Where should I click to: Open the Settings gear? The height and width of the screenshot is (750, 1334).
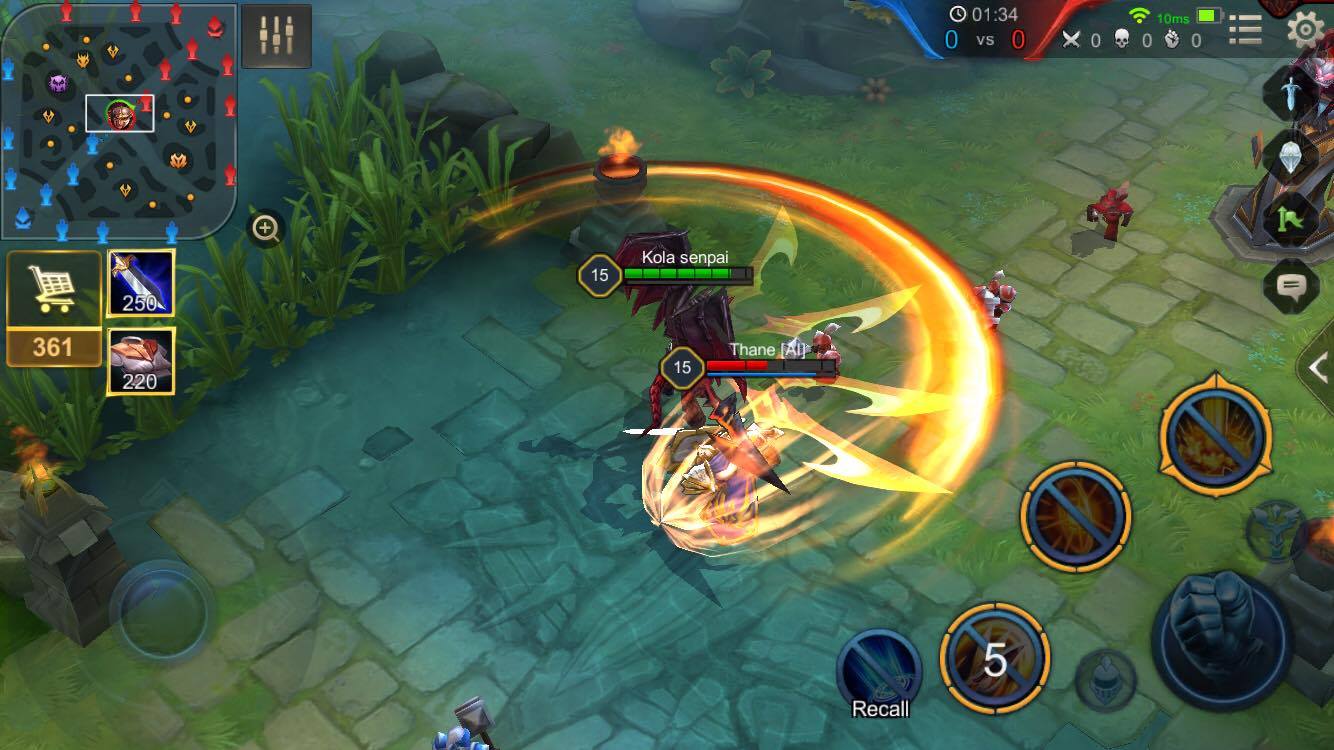click(1304, 30)
